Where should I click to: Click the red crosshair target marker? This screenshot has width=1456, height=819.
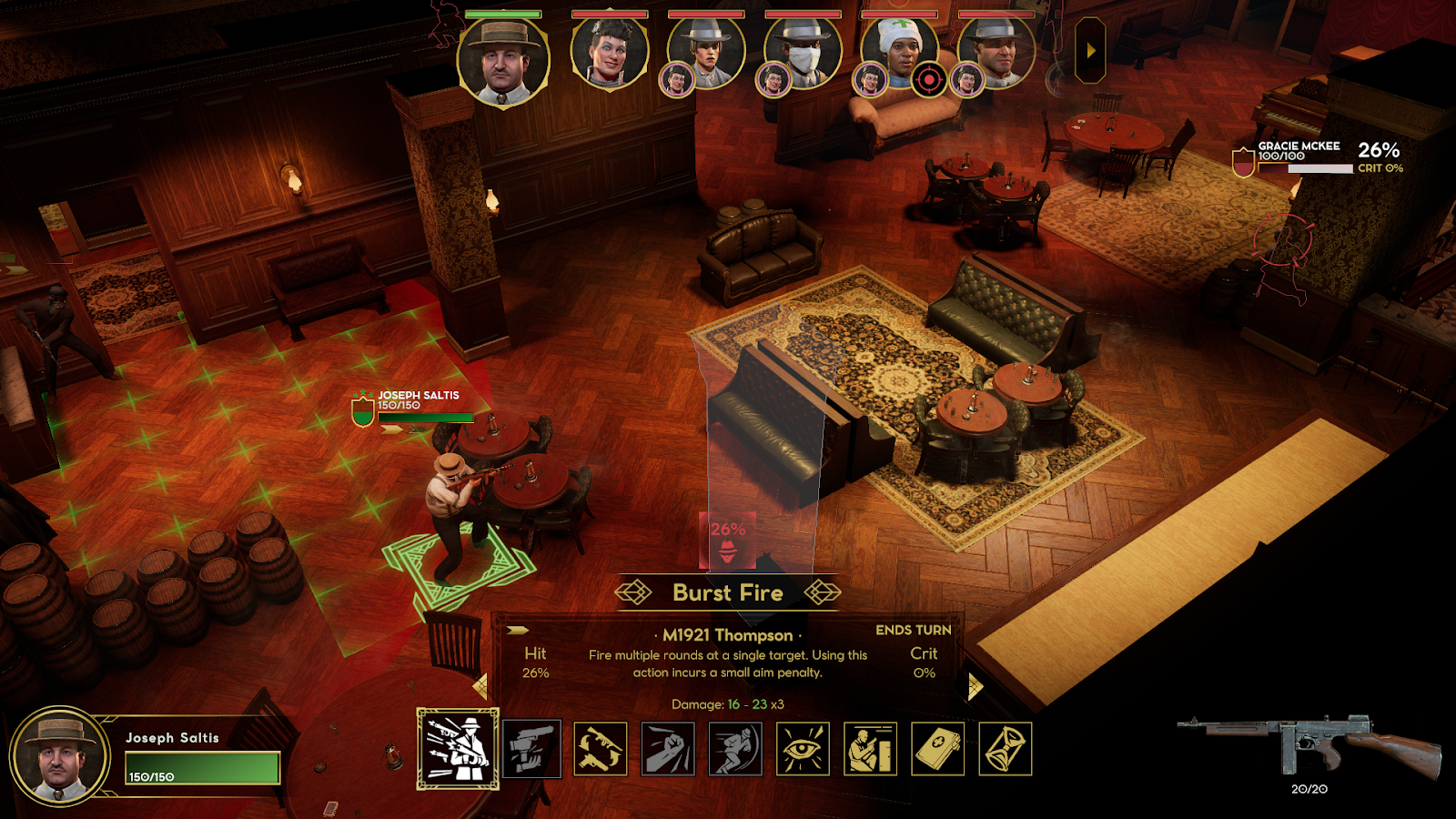click(928, 80)
